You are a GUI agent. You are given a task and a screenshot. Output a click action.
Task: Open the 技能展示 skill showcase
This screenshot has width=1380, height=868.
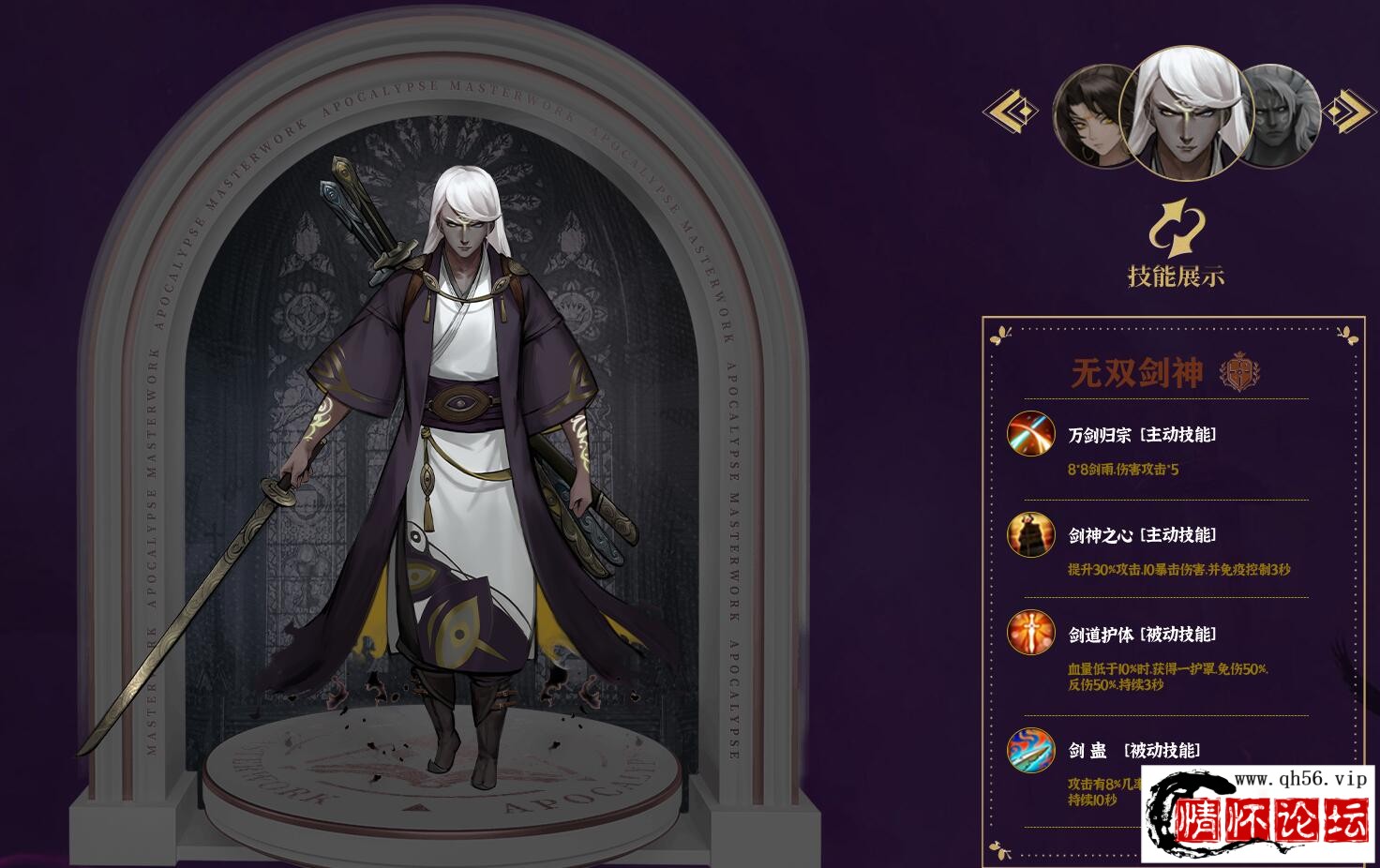[x=1176, y=246]
